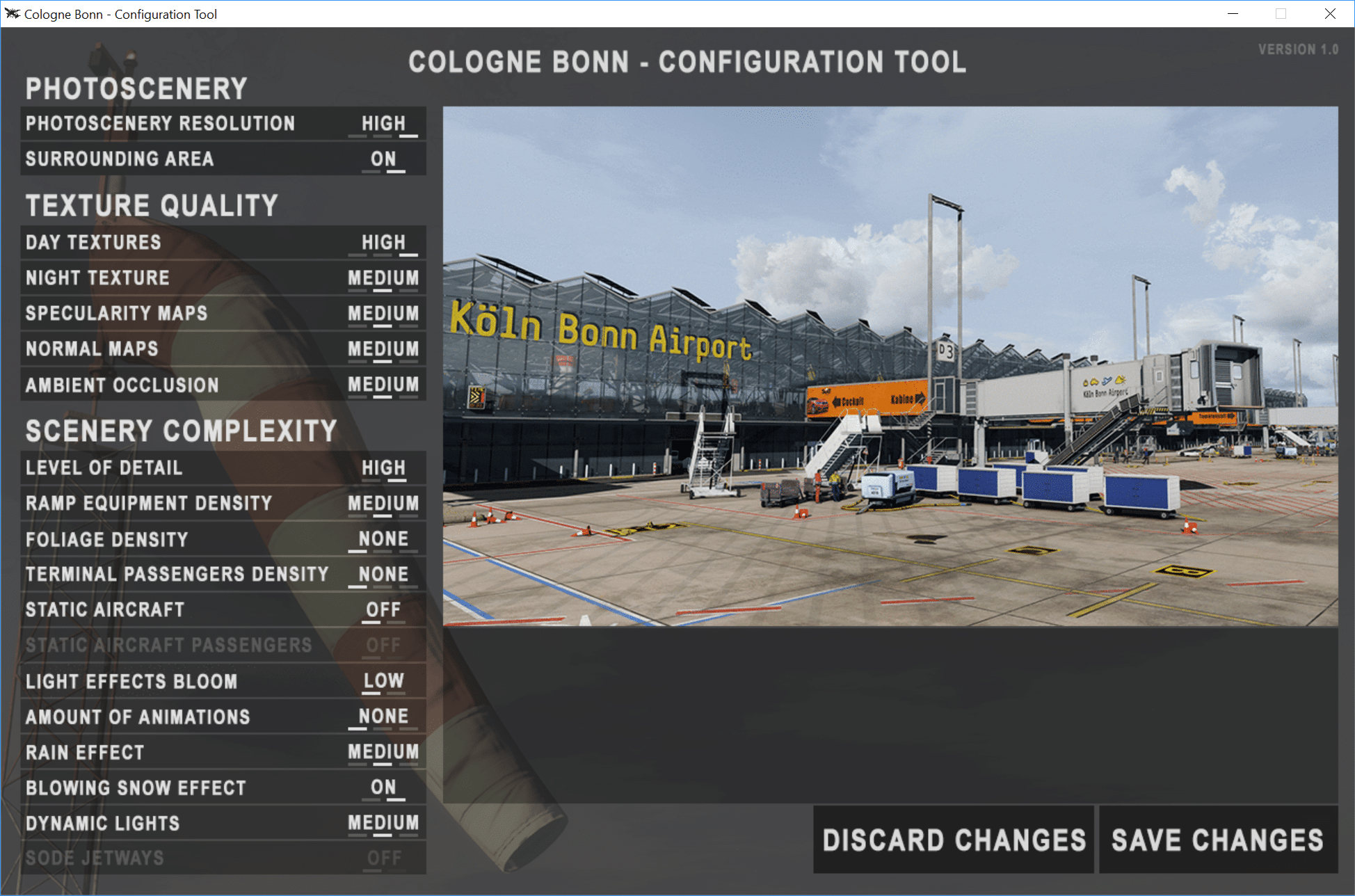Set Terminal Passengers Density
1355x896 pixels.
pyautogui.click(x=383, y=575)
